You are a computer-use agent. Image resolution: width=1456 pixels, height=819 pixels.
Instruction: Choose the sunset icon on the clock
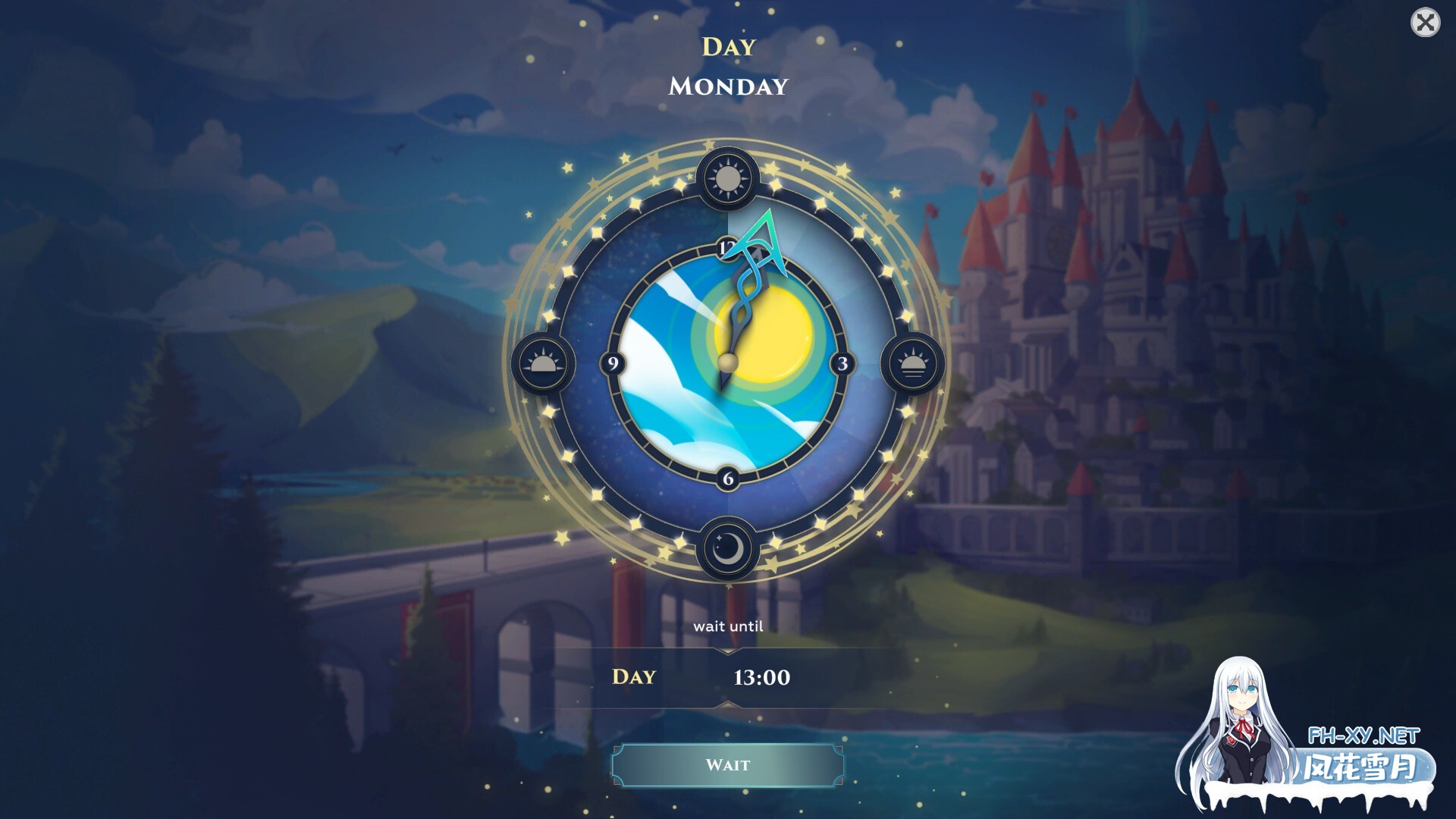click(x=912, y=364)
